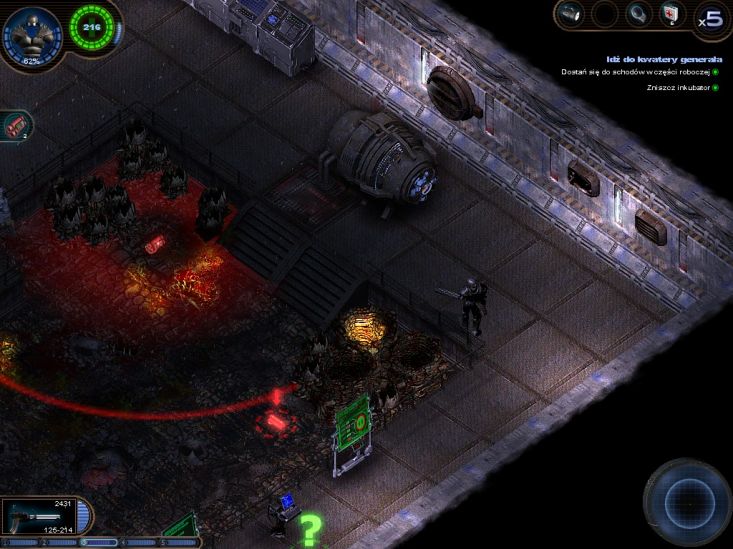Activate the ring-shaped implant gadget slot
This screenshot has height=549, width=733.
click(637, 14)
